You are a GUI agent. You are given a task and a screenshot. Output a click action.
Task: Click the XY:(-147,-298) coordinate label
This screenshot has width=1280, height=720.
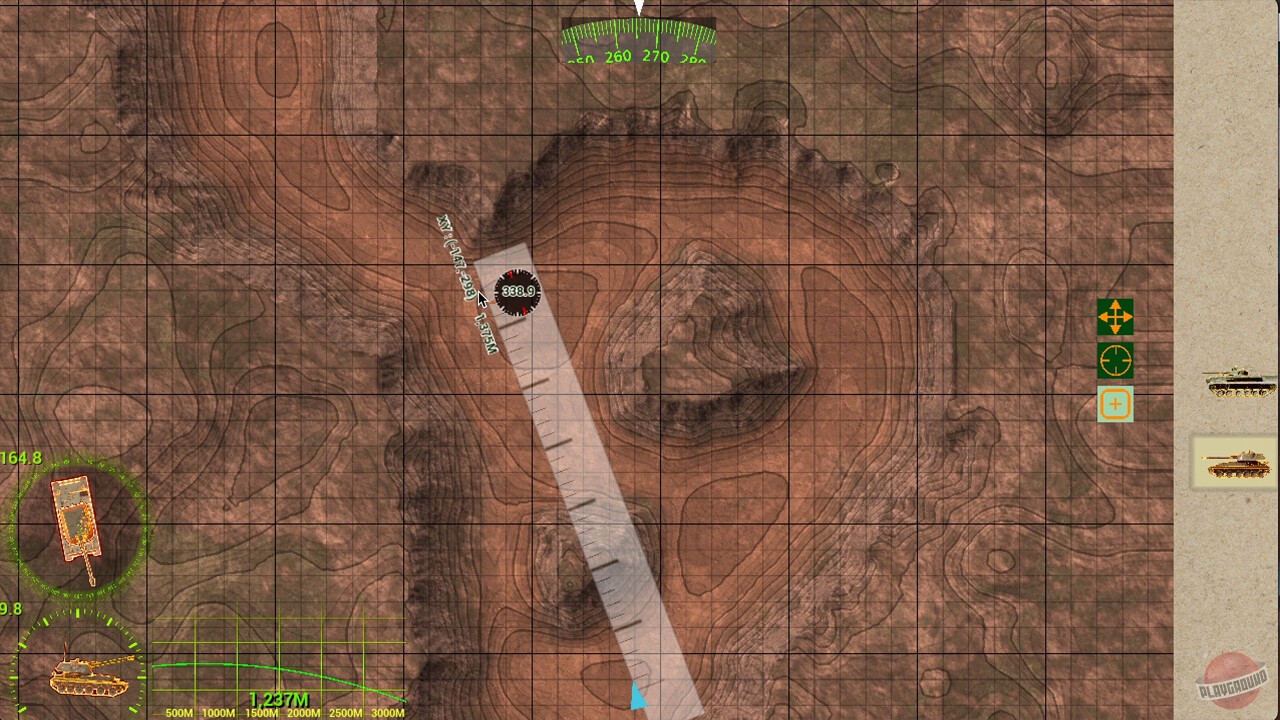tap(455, 255)
